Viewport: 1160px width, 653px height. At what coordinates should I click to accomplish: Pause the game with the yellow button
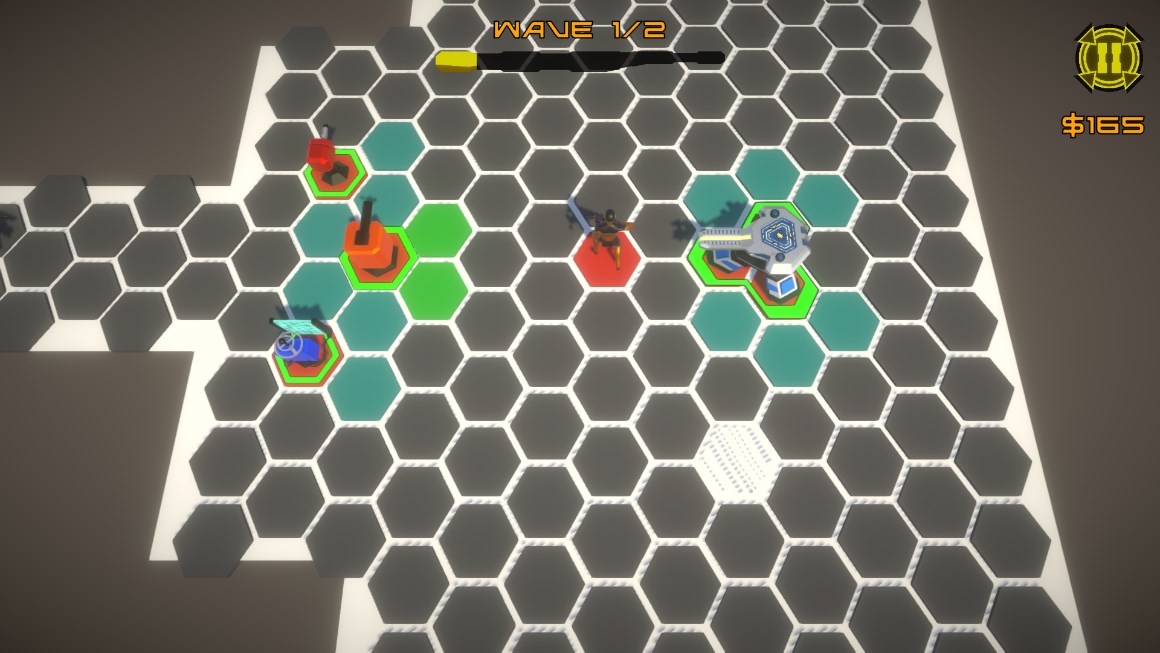[1108, 59]
